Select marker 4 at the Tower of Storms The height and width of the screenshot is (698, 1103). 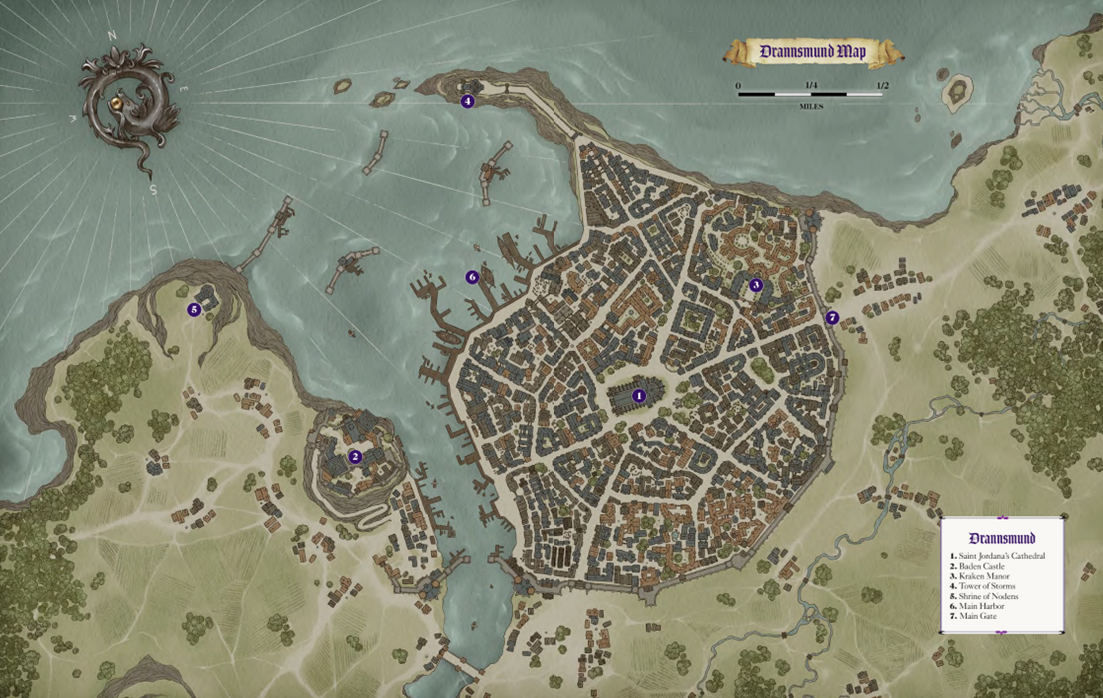pyautogui.click(x=467, y=101)
